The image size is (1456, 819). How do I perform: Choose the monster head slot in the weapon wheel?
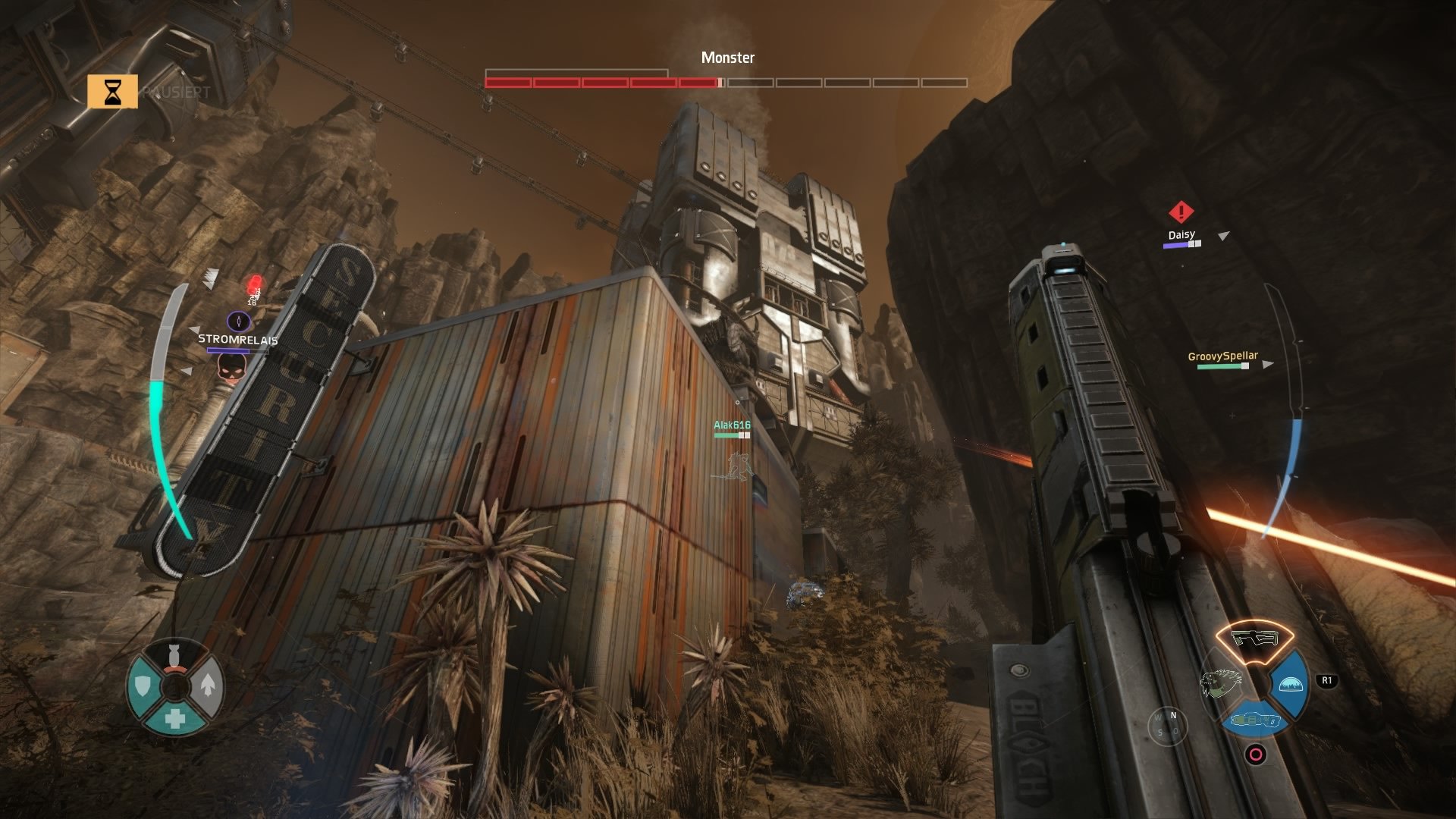[1220, 682]
